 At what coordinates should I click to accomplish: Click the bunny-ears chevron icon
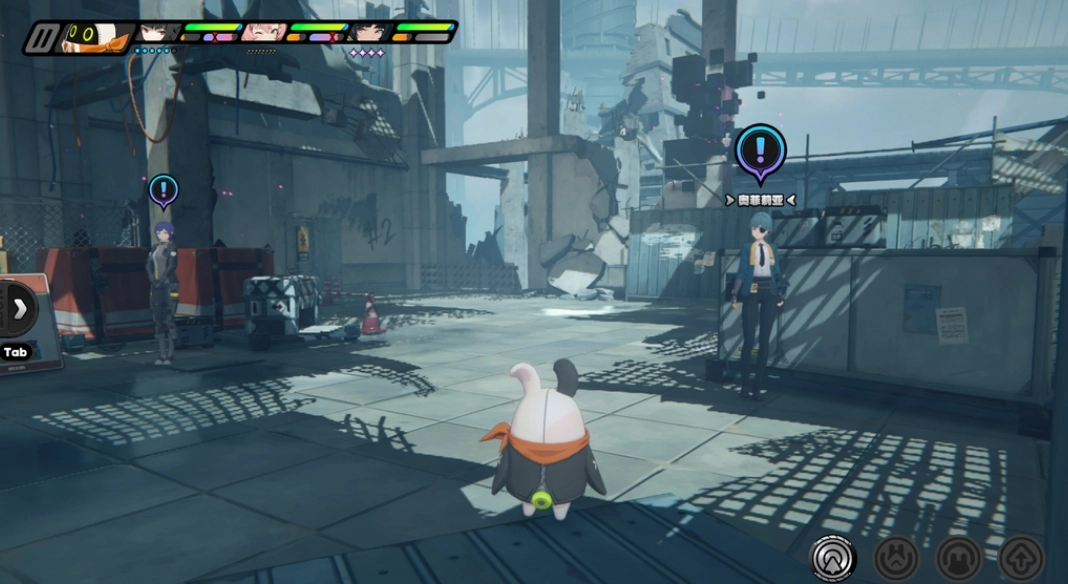pos(897,558)
